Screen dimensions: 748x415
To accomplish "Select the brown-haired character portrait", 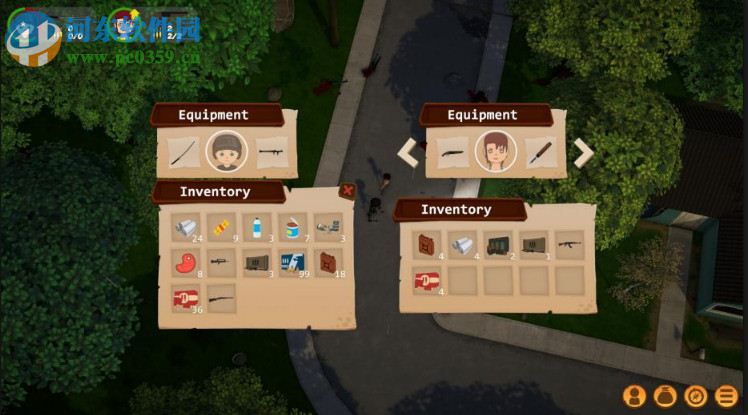I will [495, 152].
